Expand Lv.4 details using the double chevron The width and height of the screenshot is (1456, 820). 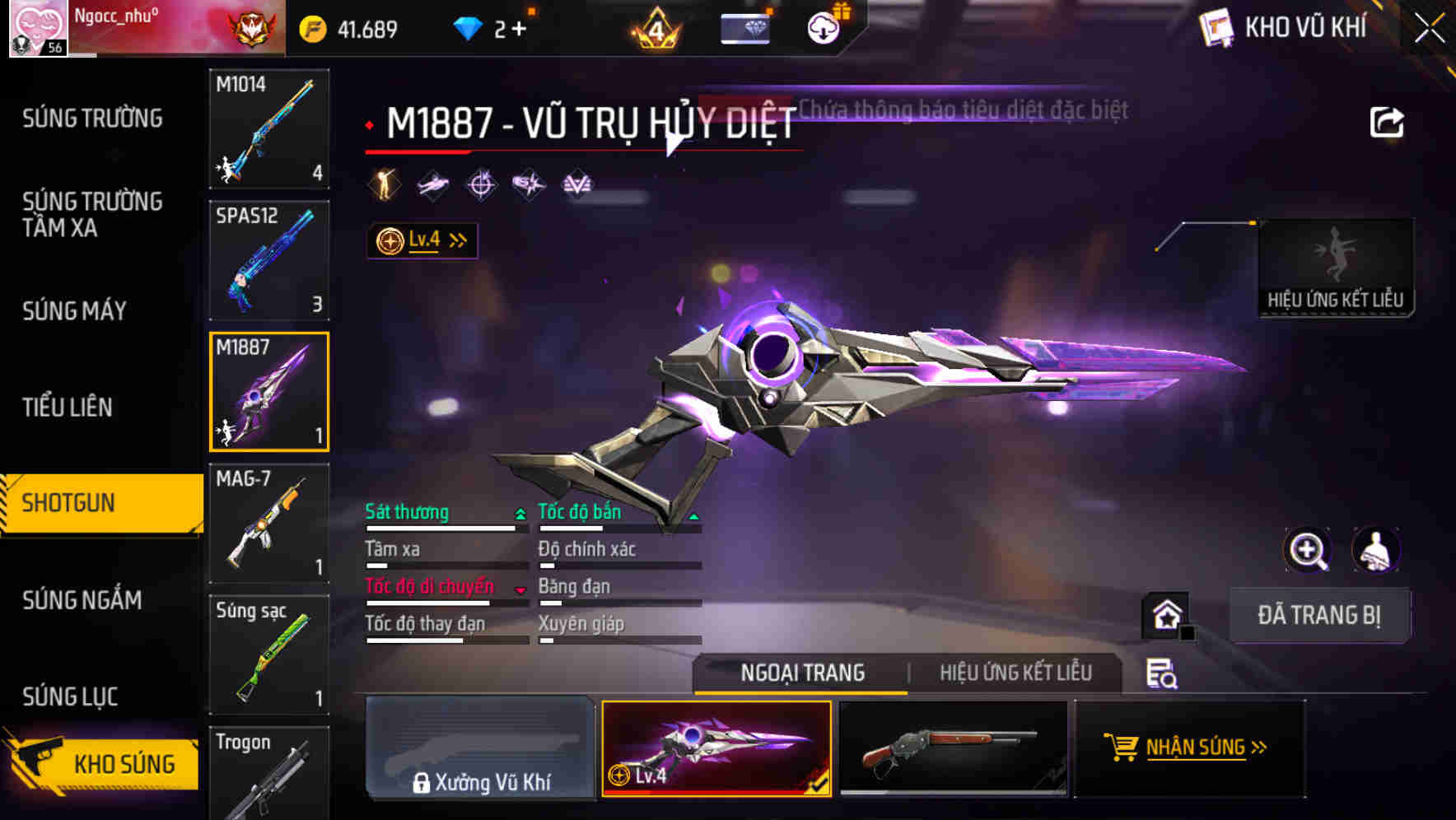pos(455,239)
